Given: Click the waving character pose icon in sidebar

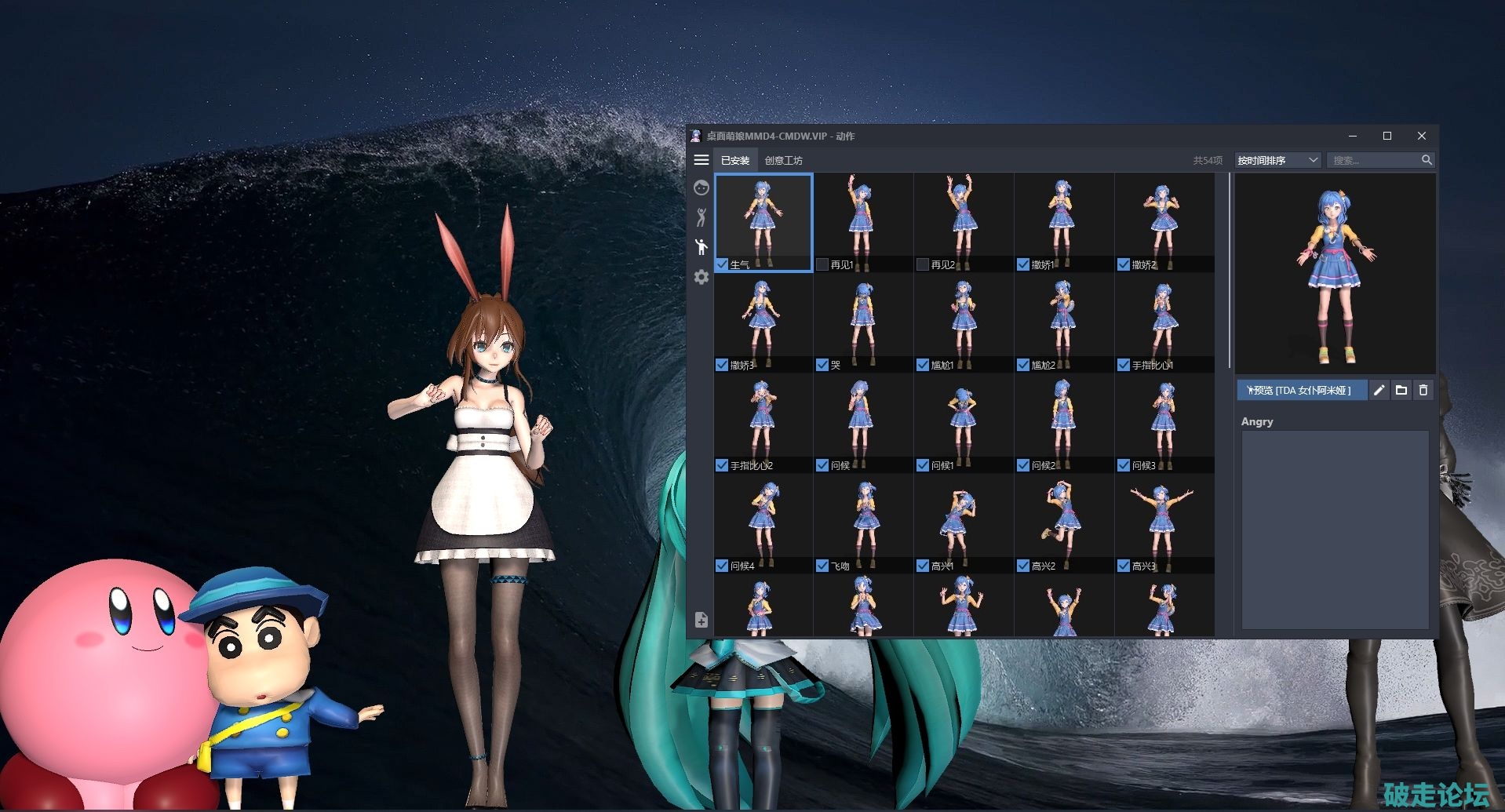Looking at the screenshot, I should pos(701,246).
